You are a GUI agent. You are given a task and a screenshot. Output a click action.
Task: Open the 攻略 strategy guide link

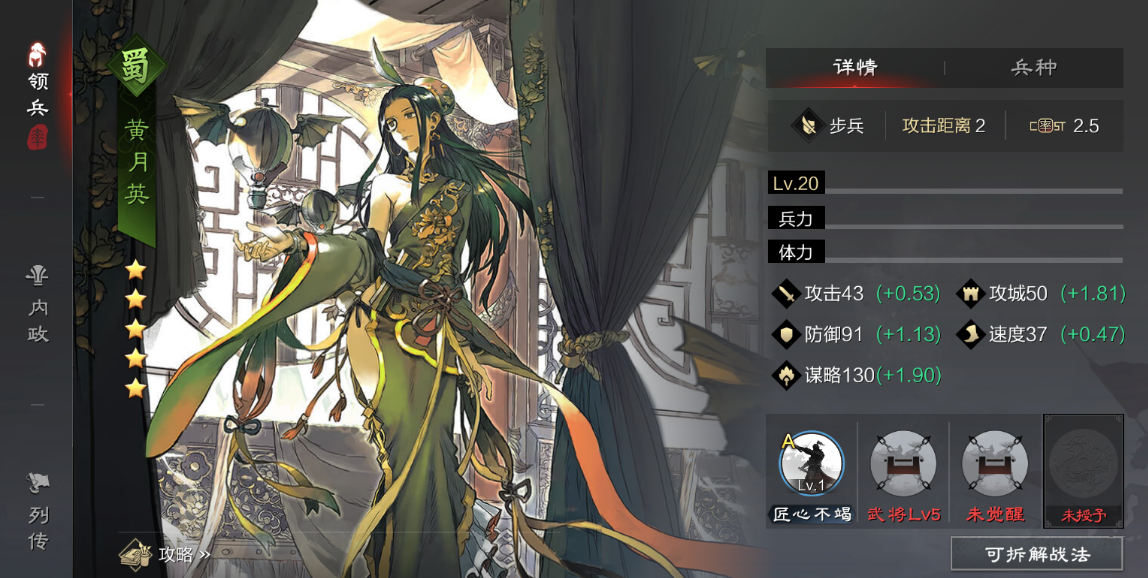pos(165,553)
